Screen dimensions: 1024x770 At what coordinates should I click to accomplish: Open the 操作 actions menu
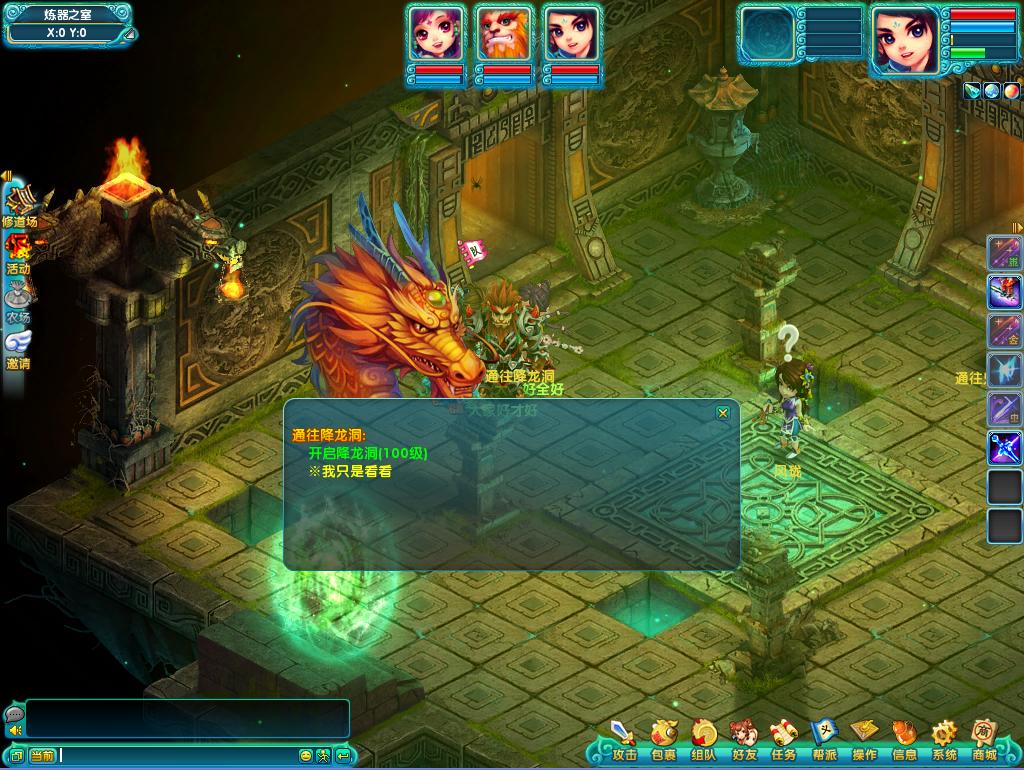click(864, 740)
